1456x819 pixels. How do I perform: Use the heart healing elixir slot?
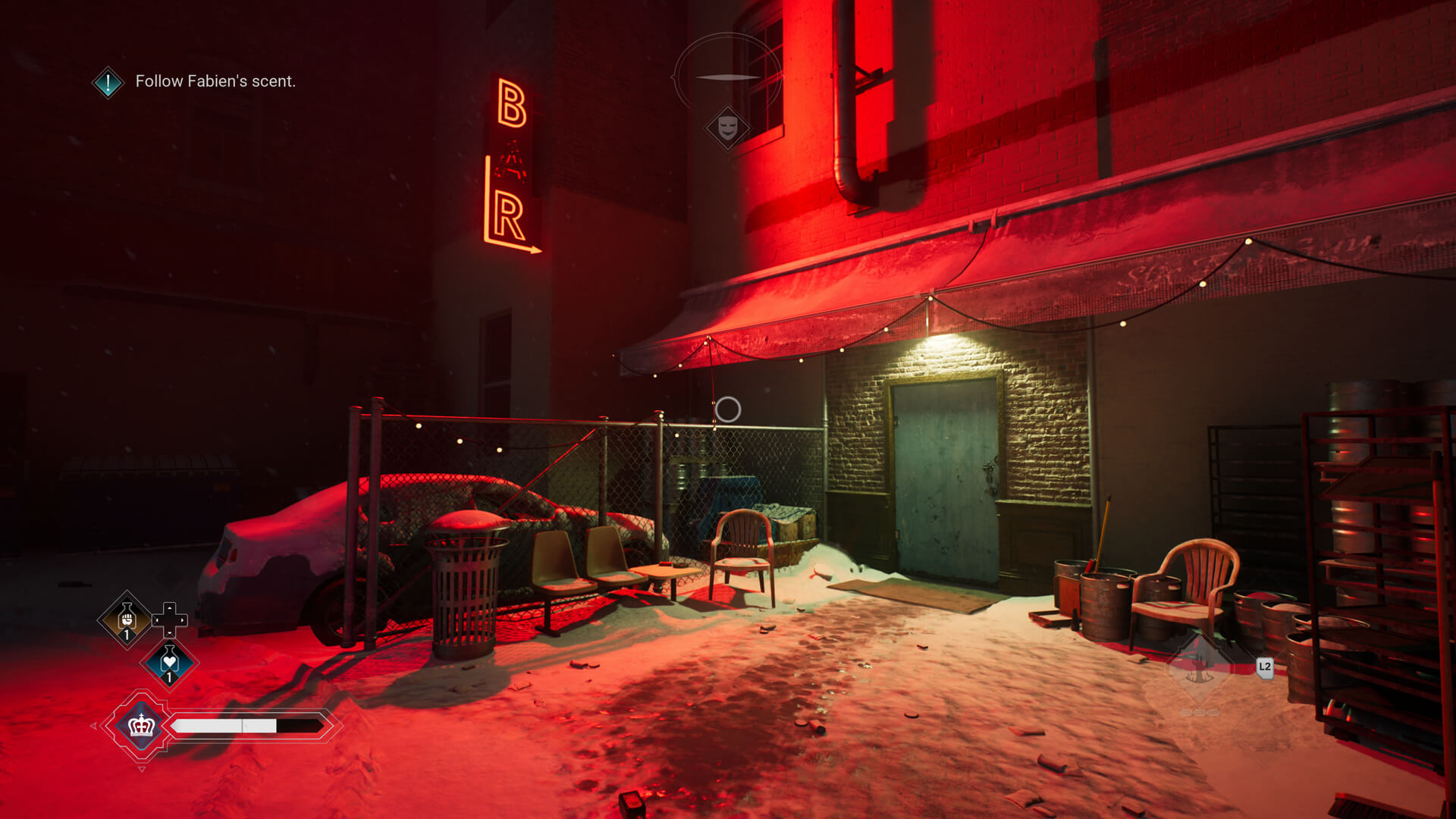pos(169,664)
